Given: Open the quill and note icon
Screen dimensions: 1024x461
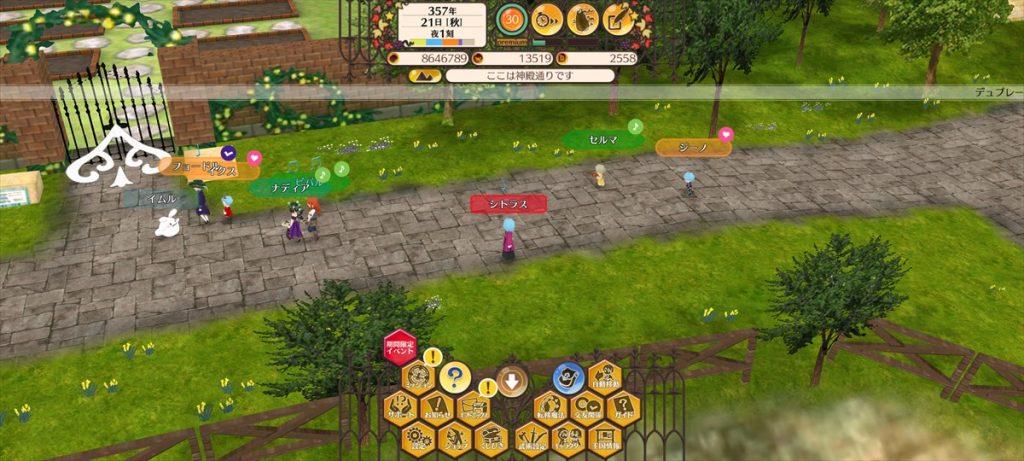Looking at the screenshot, I should click(619, 19).
